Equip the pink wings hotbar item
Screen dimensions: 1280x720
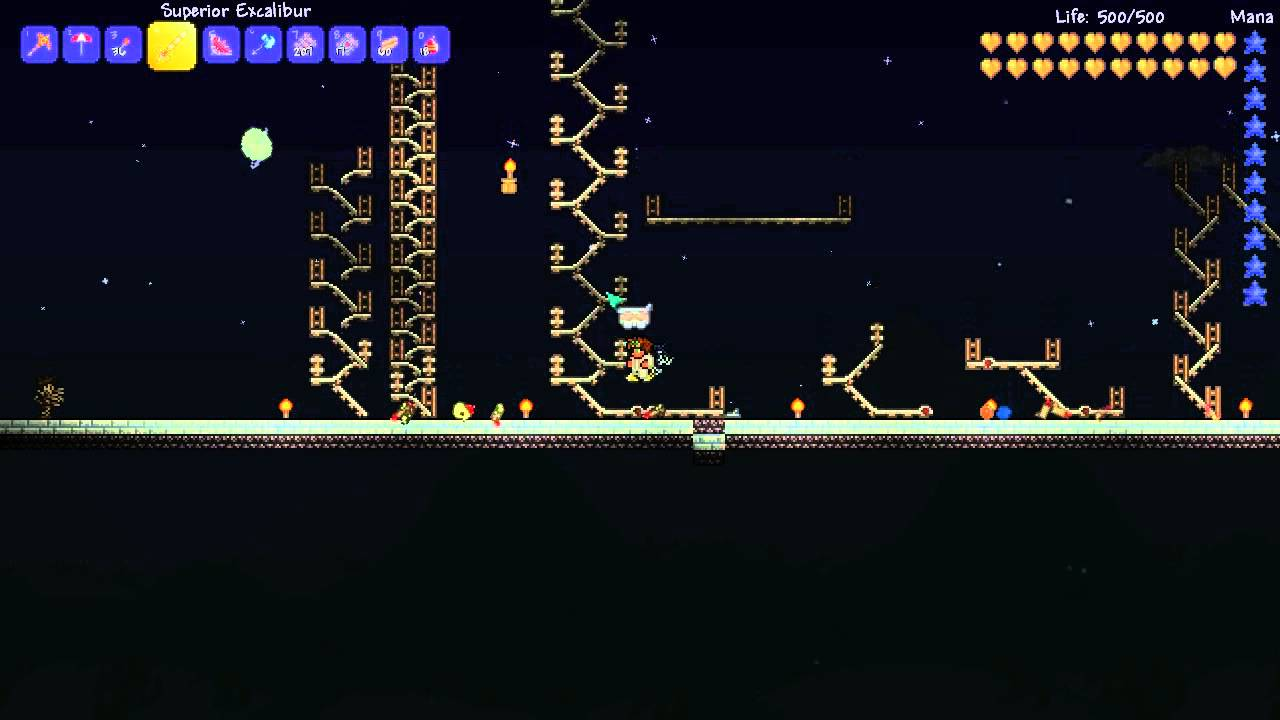221,45
